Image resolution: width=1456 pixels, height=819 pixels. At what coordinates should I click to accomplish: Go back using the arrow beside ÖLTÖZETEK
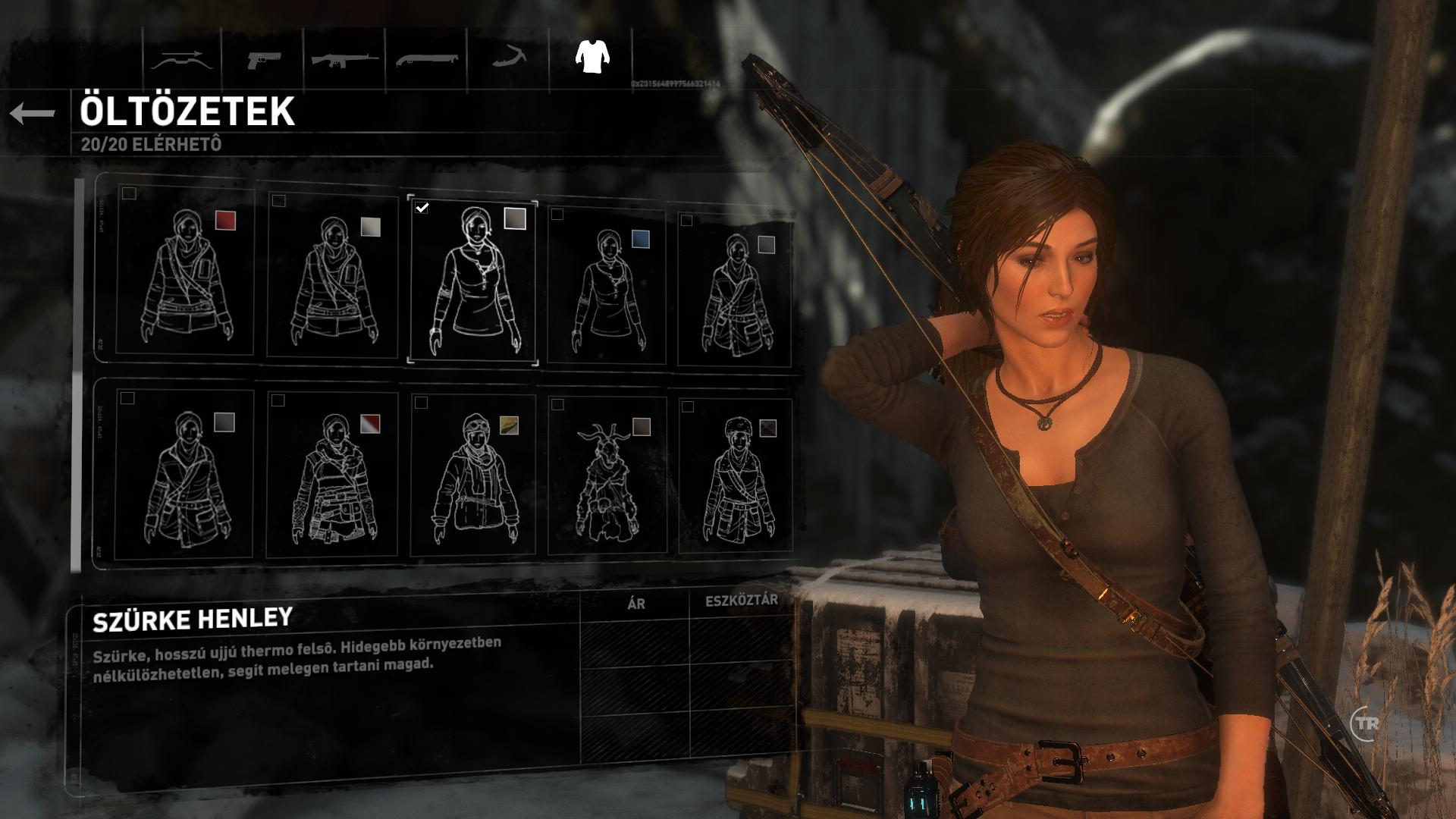click(33, 114)
